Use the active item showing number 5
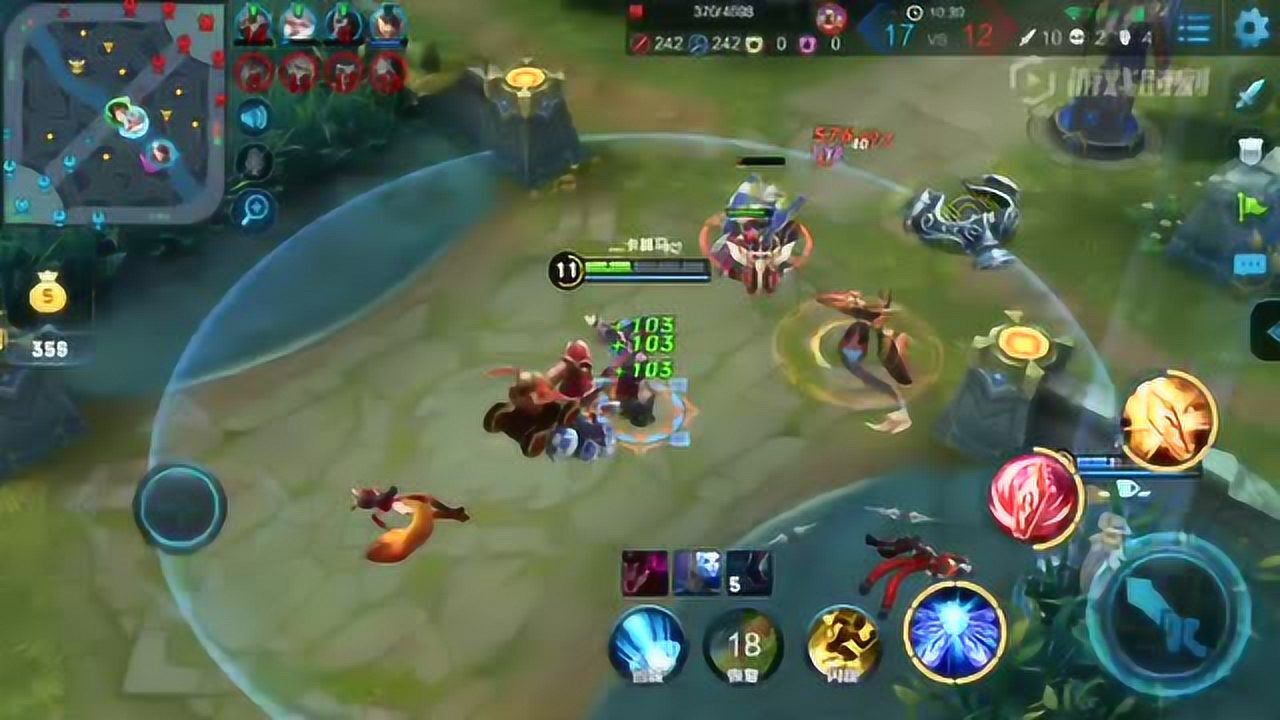The width and height of the screenshot is (1280, 720). (x=748, y=573)
